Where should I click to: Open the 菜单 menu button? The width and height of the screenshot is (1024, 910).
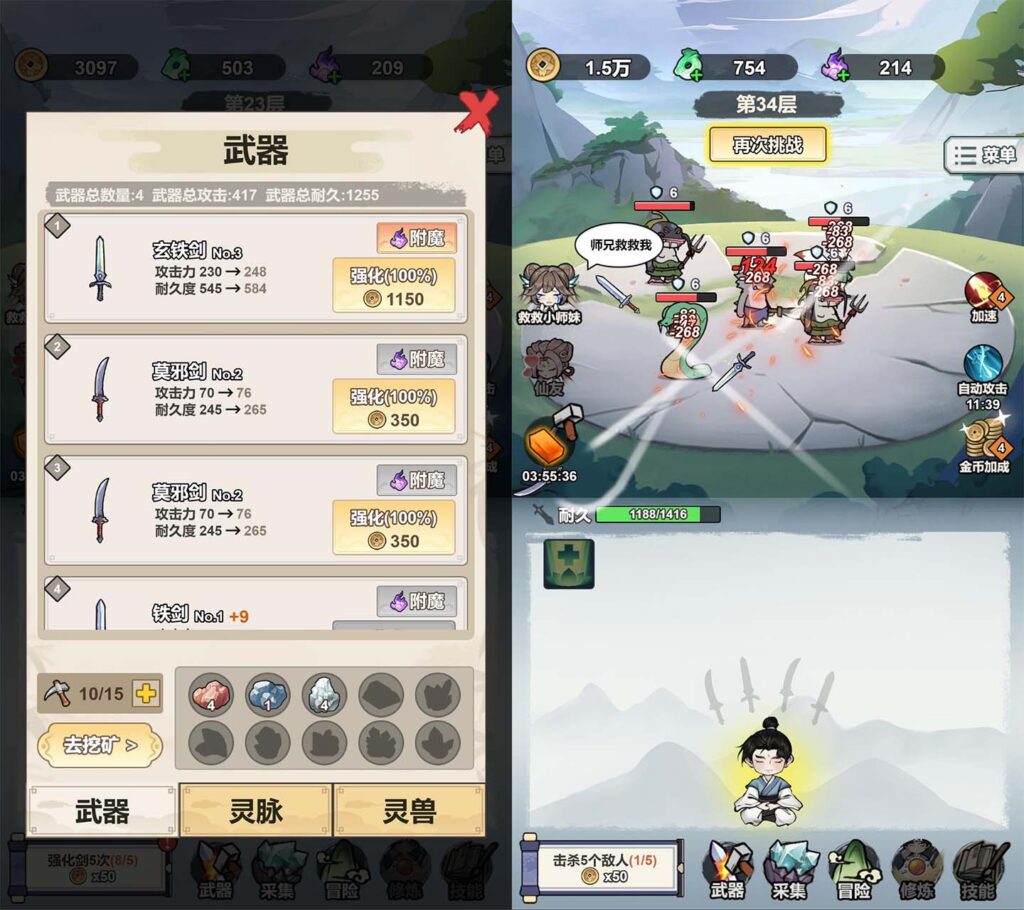[984, 155]
